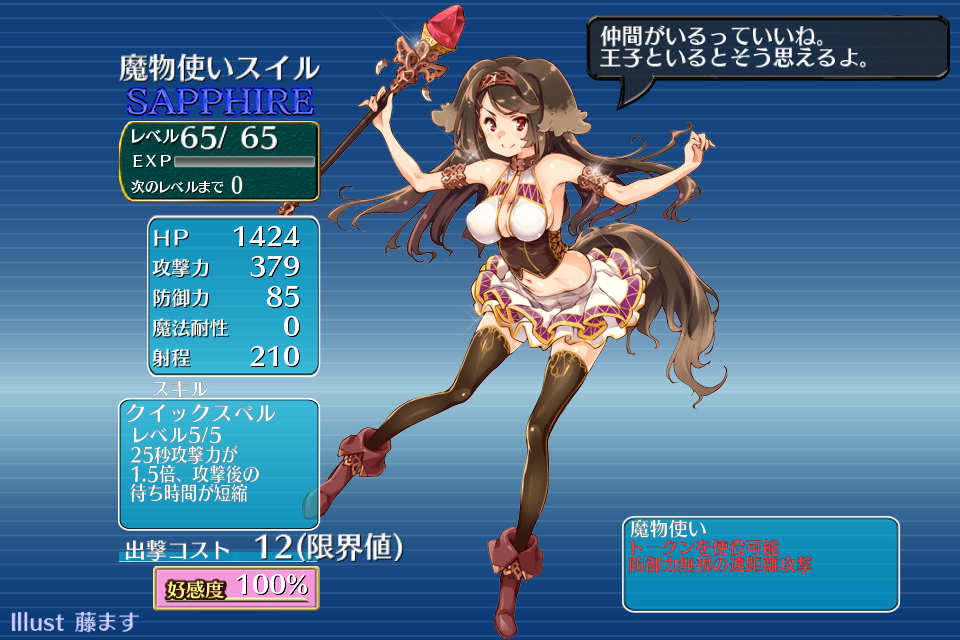Open the 魔物使い class description box
Screen dimensions: 960x640
[x=760, y=563]
